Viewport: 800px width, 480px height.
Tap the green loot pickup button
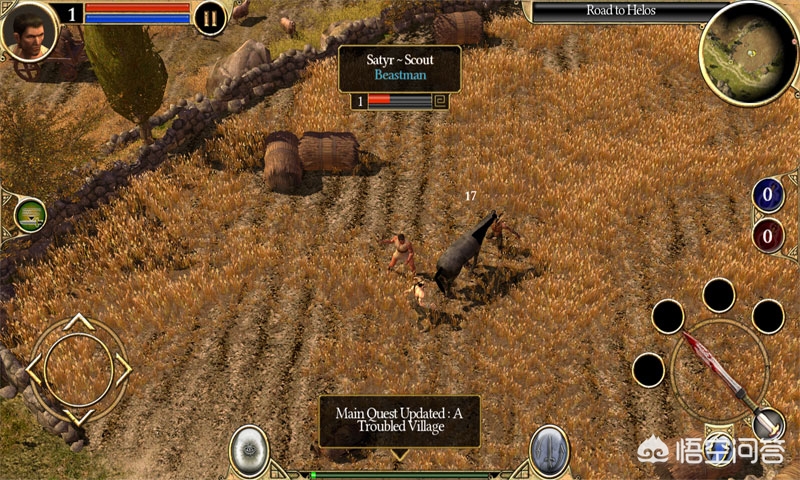(31, 216)
